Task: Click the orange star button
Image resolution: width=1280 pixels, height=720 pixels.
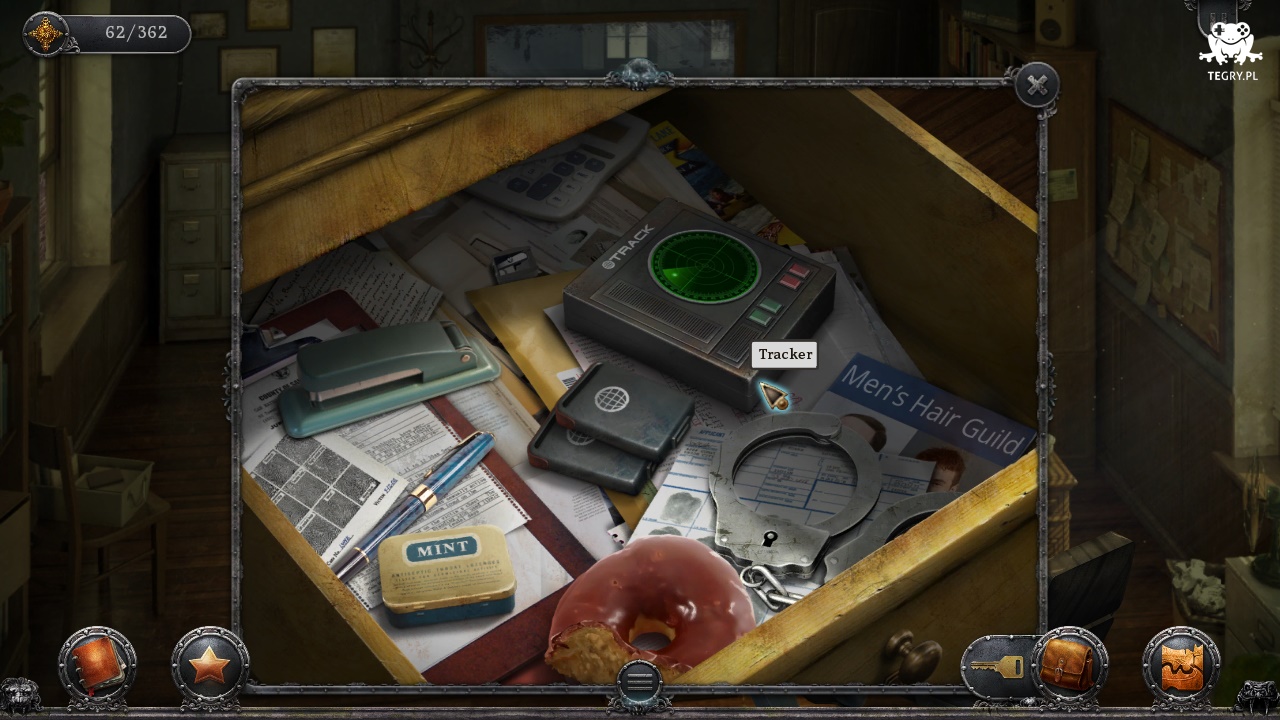Action: tap(209, 665)
